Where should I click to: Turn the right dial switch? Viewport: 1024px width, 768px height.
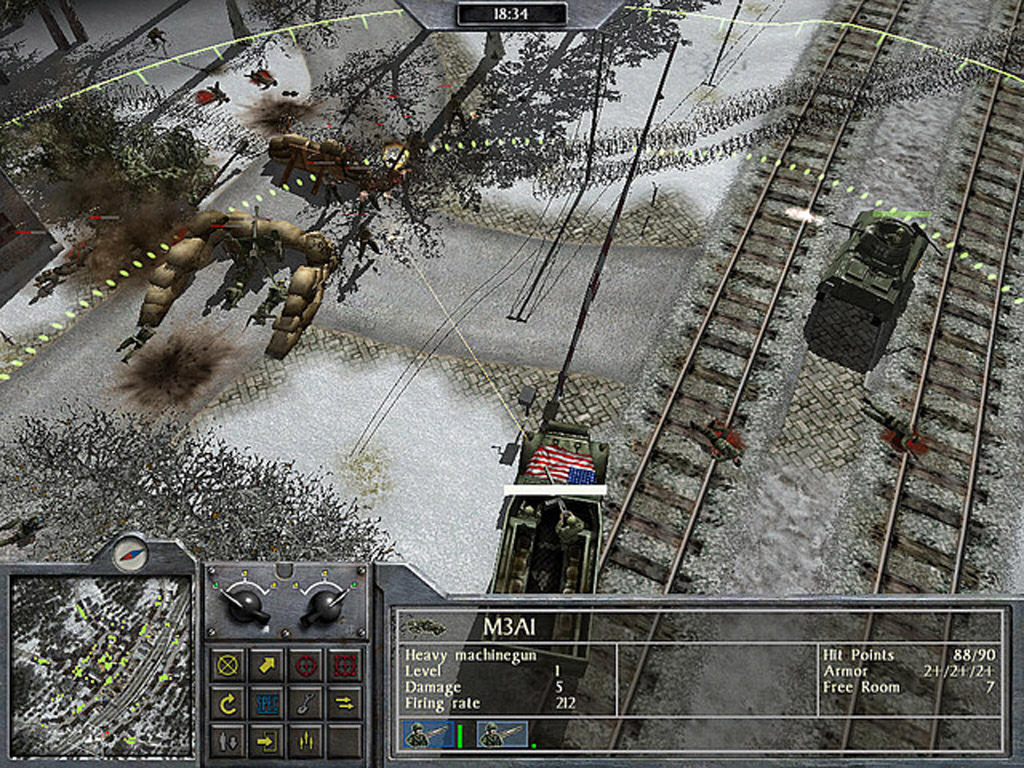point(326,603)
